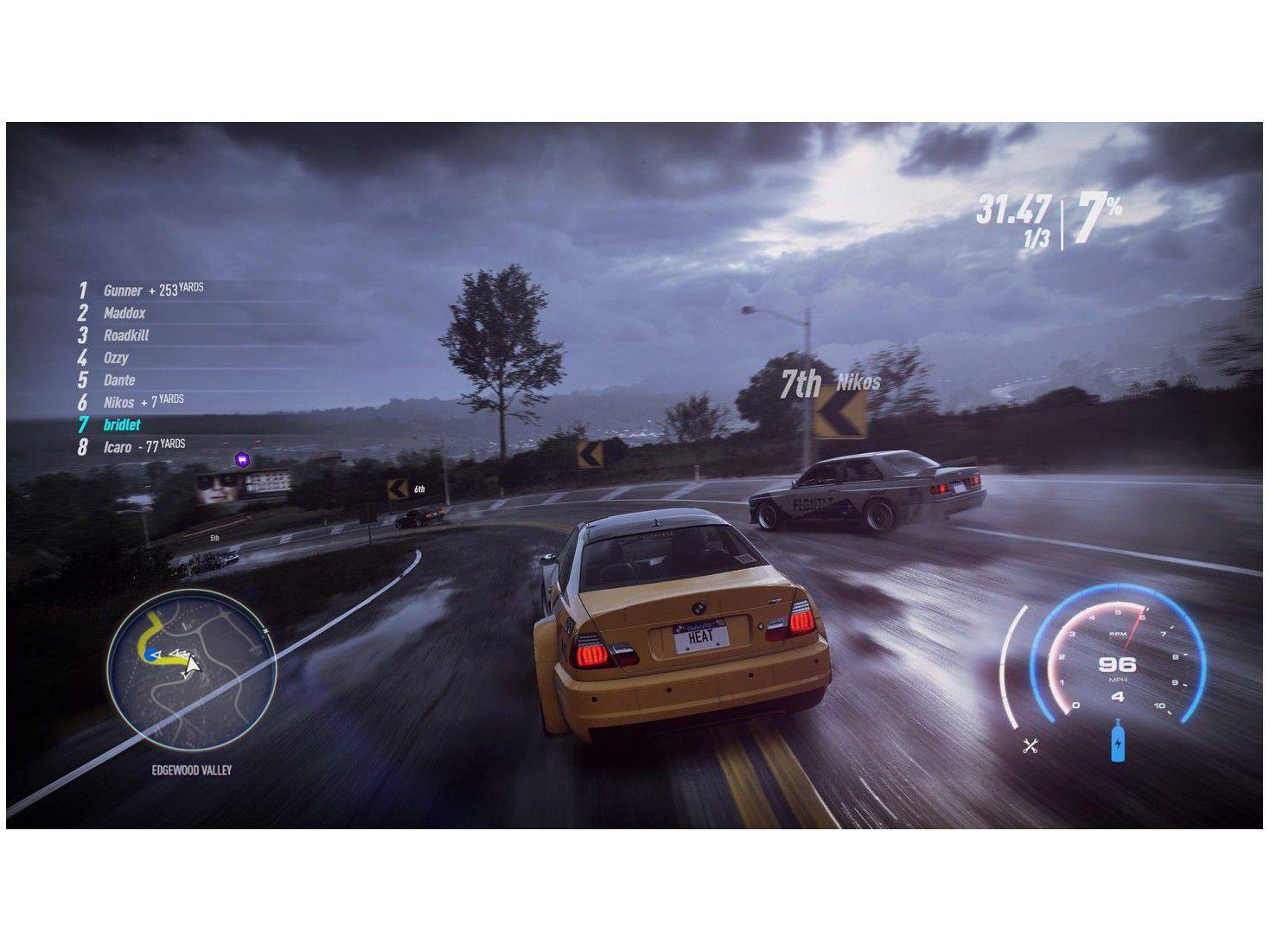The height and width of the screenshot is (952, 1270).
Task: Select Nikos in the race standings
Action: click(x=119, y=403)
